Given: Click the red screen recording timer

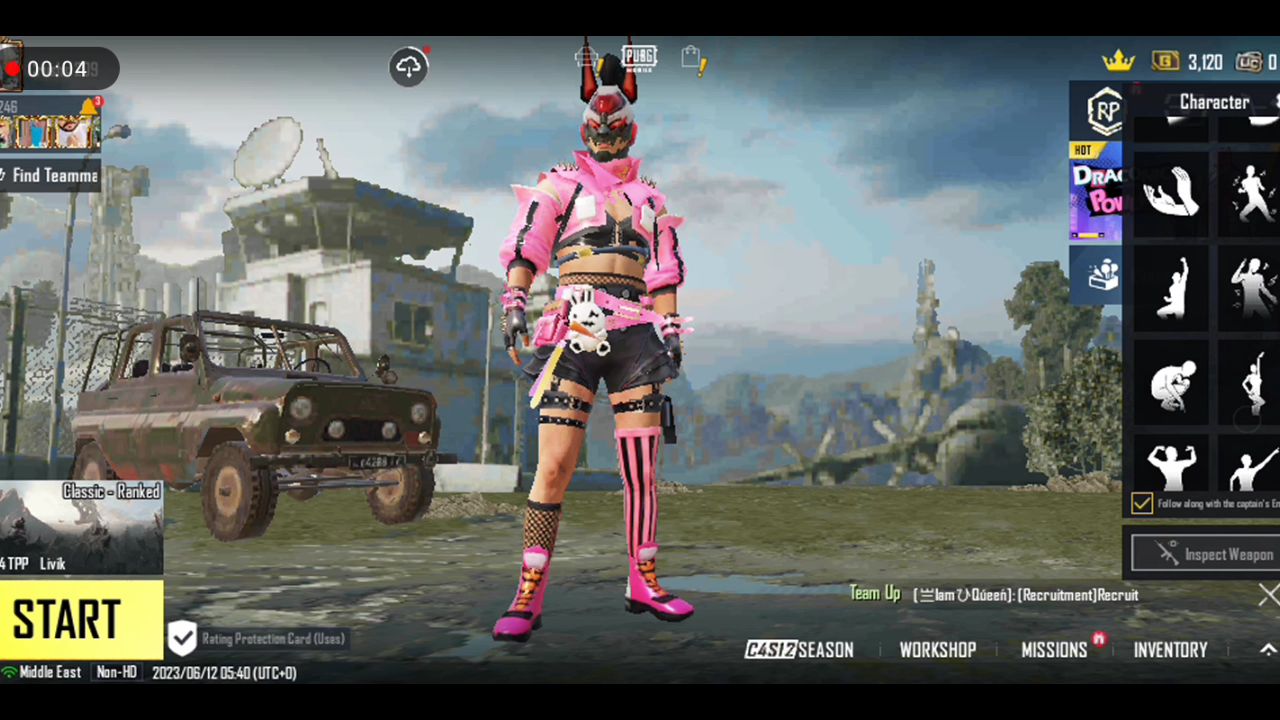Looking at the screenshot, I should 58,69.
